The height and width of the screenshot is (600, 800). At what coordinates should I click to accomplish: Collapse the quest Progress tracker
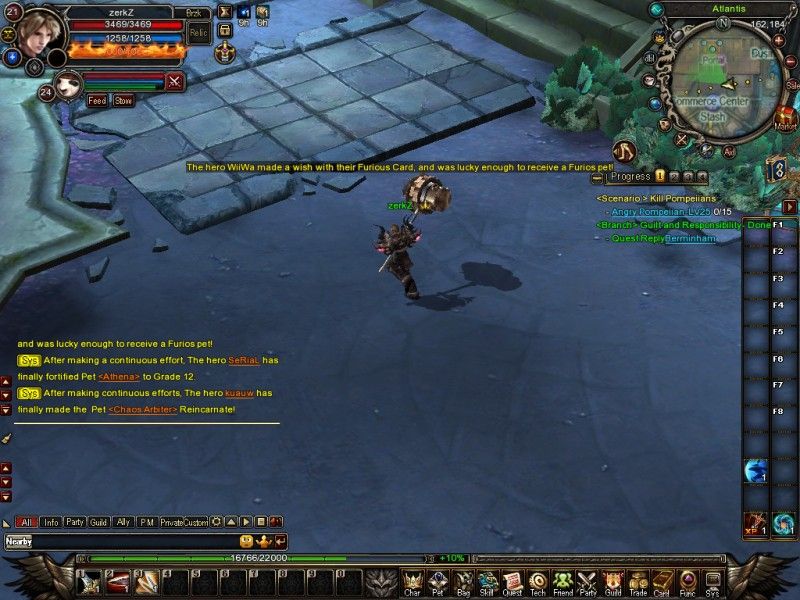click(597, 177)
